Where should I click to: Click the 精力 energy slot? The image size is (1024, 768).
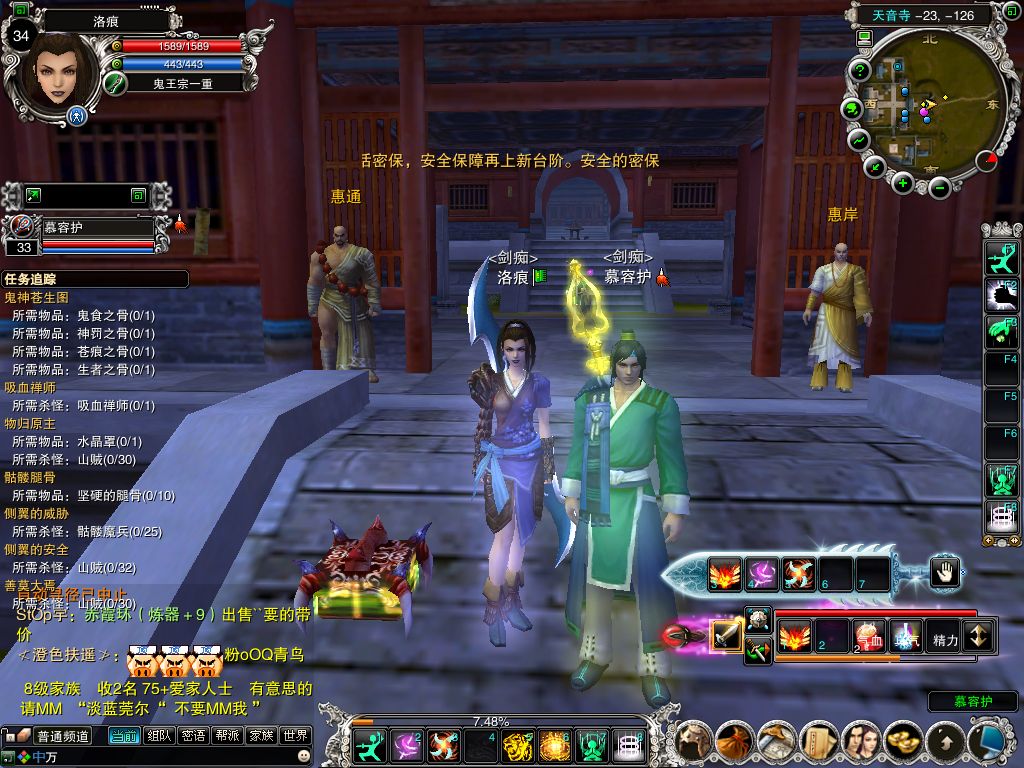tap(943, 636)
